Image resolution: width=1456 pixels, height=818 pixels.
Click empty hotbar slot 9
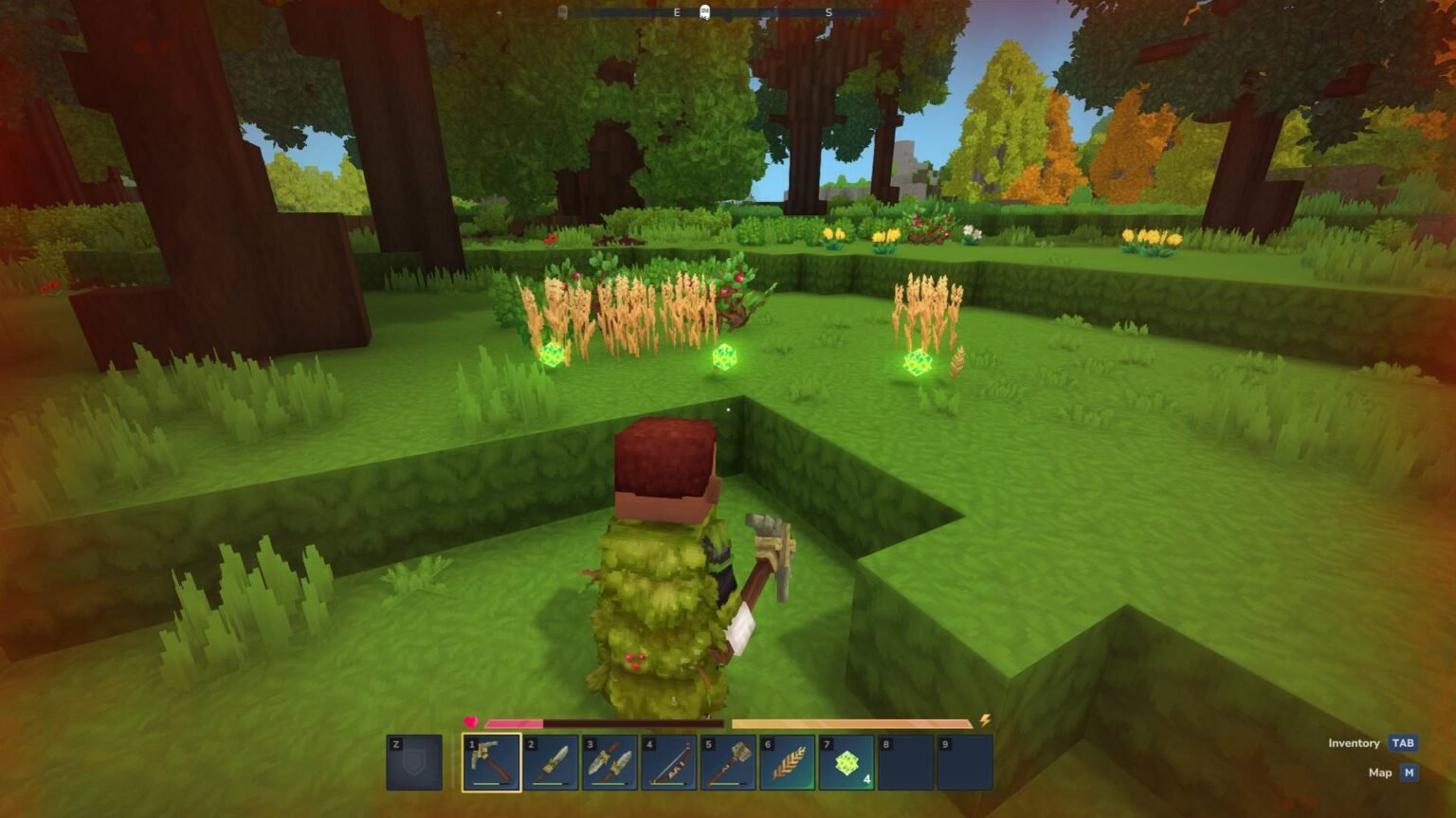coord(964,763)
